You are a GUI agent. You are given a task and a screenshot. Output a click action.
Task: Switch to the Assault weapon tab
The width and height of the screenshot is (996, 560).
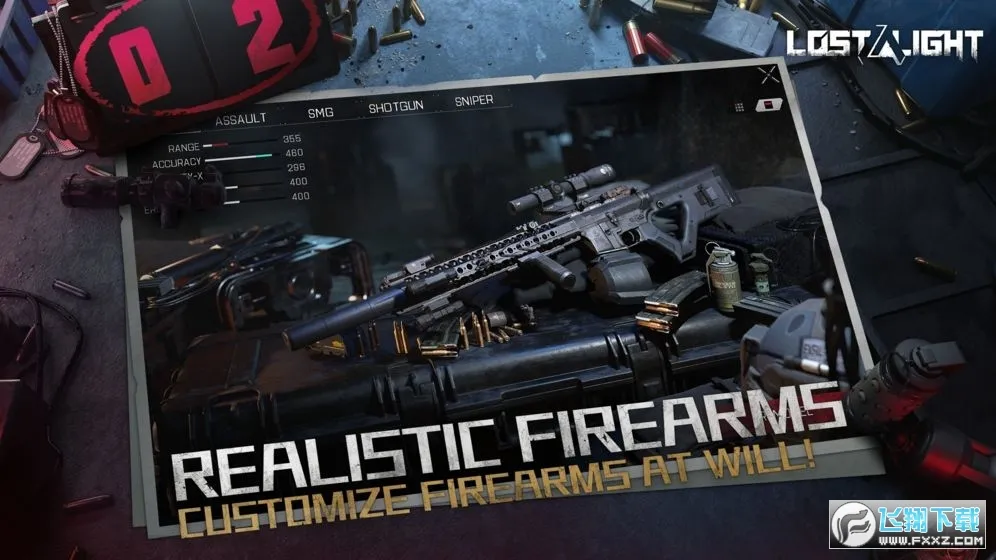point(241,118)
